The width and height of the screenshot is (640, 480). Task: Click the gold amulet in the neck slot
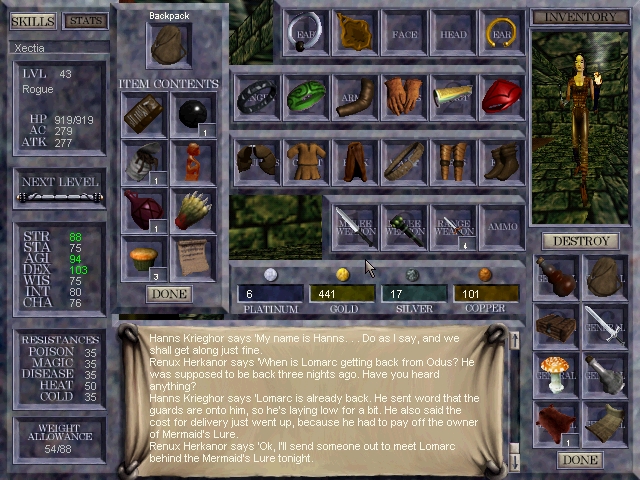(x=355, y=33)
